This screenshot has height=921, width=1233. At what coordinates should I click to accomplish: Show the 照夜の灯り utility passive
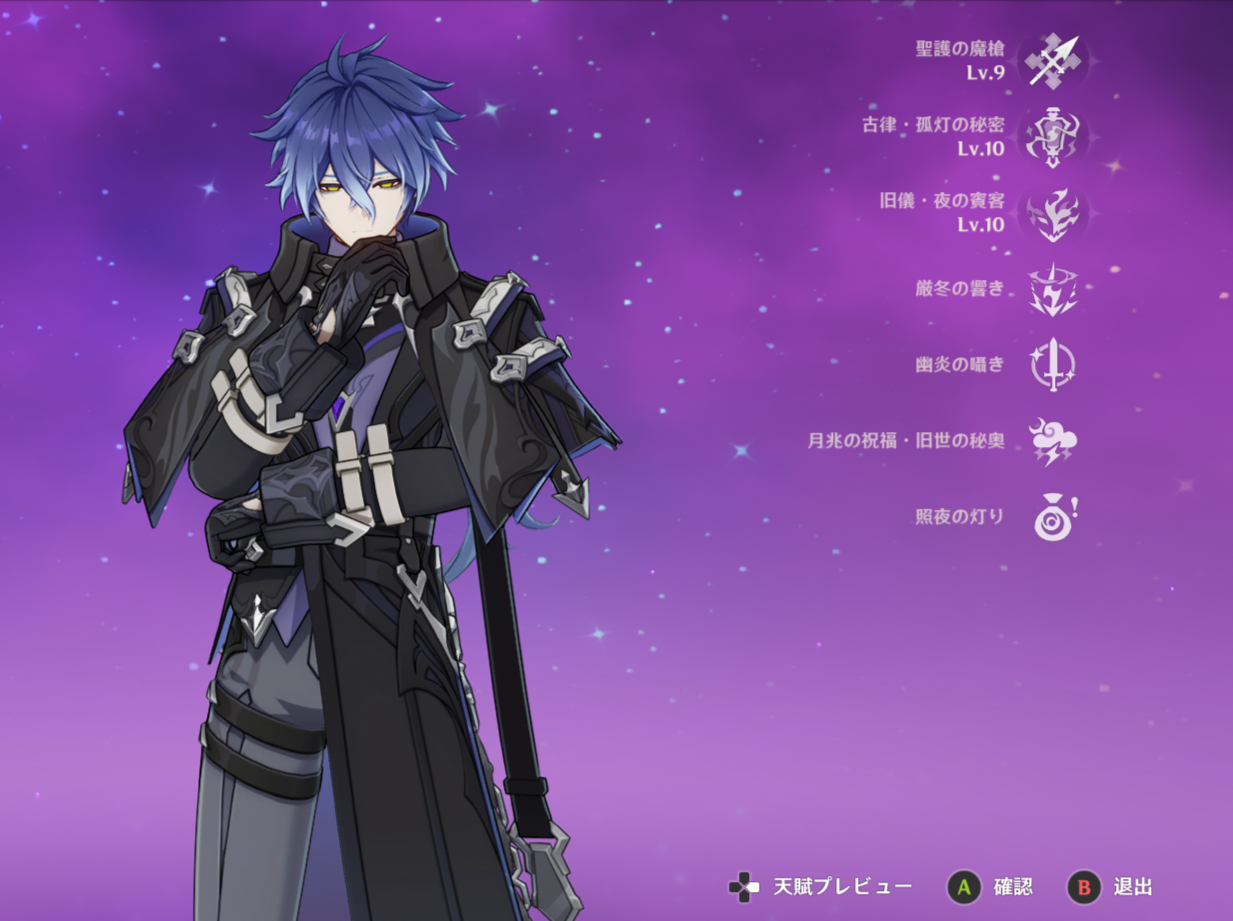tap(1052, 518)
